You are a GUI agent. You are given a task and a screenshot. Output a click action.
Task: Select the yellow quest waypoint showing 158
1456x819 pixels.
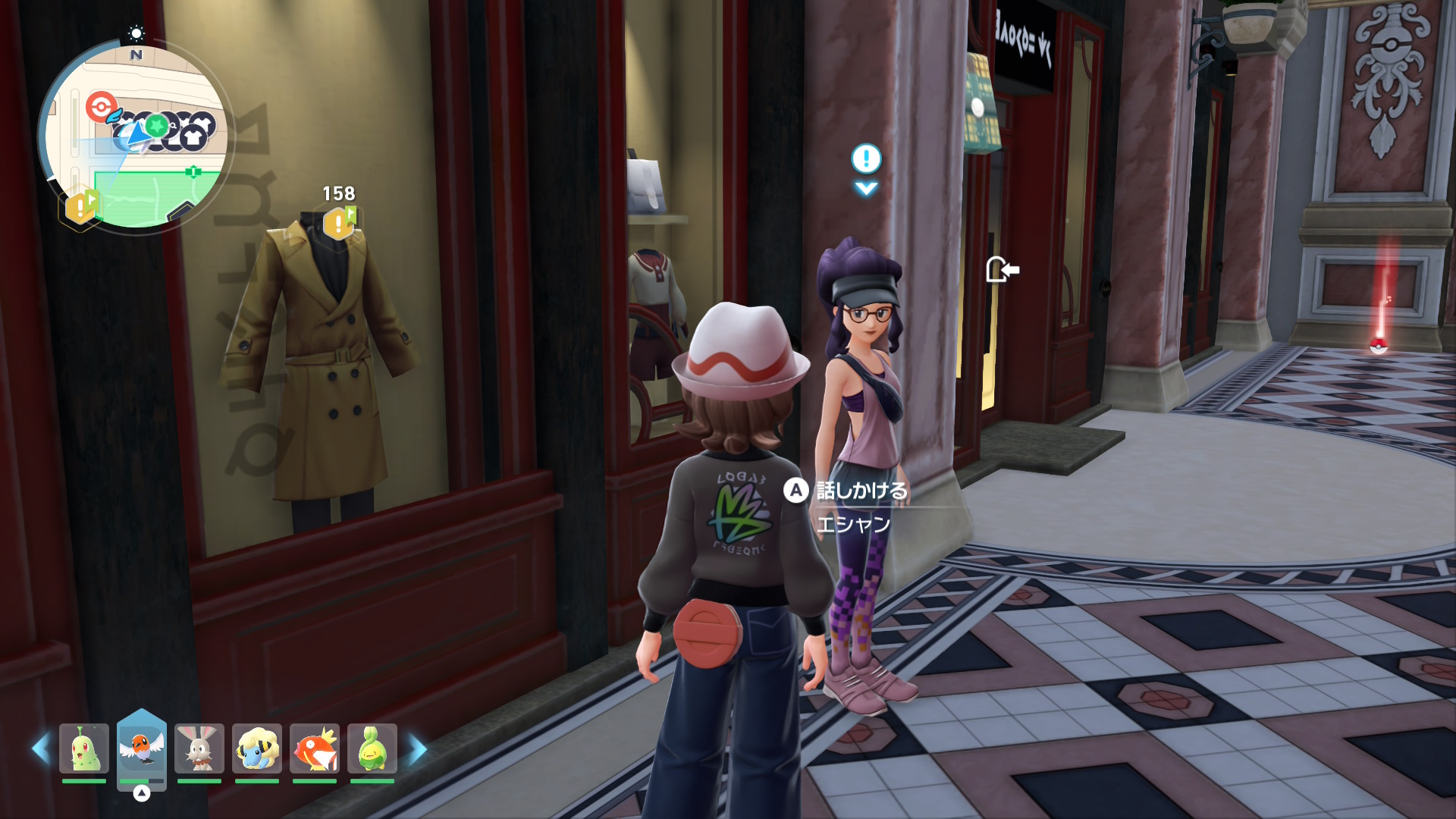click(339, 223)
